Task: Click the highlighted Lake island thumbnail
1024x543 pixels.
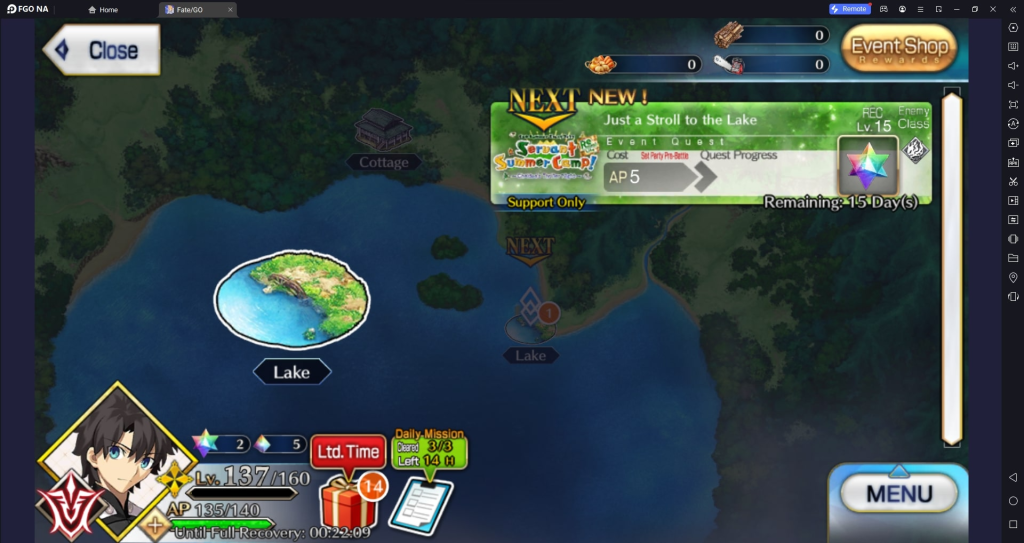Action: point(292,299)
